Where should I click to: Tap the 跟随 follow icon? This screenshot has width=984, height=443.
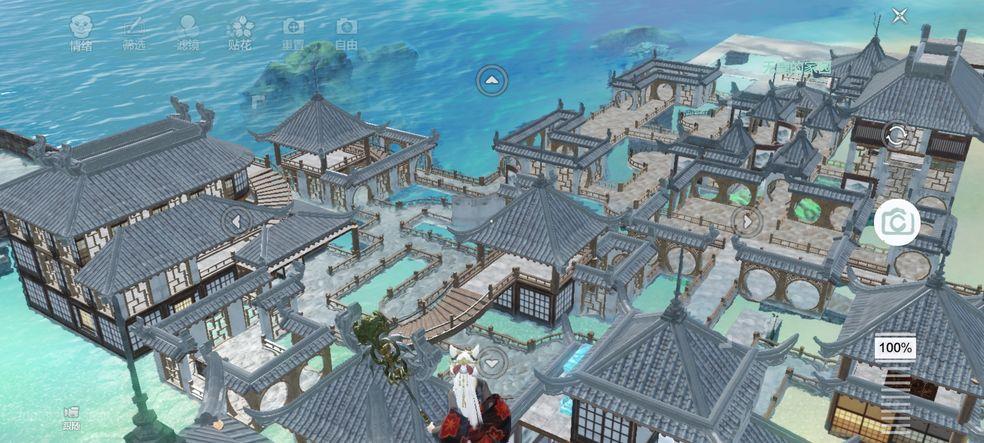[x=71, y=416]
